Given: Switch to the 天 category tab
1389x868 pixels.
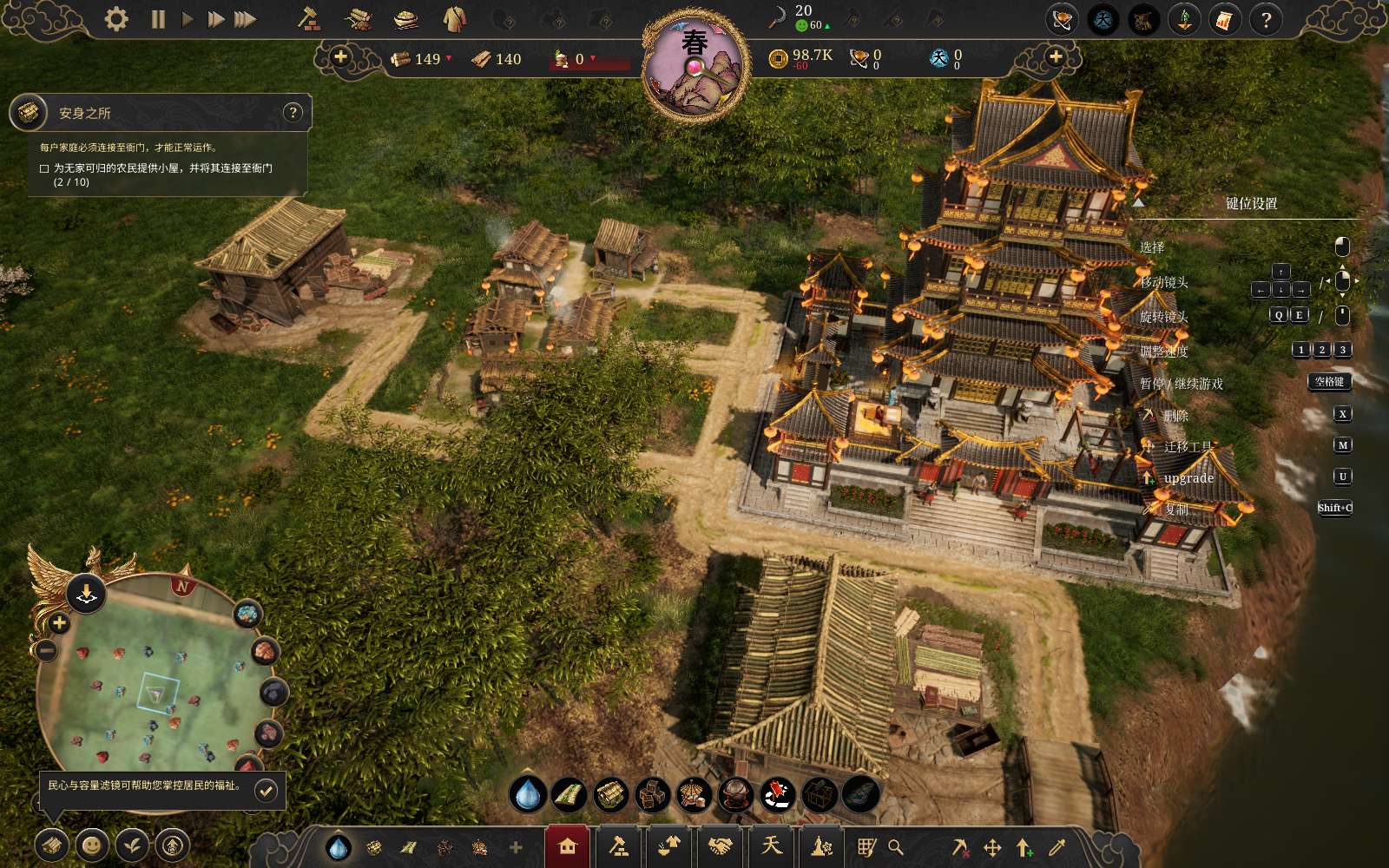Looking at the screenshot, I should tap(771, 846).
